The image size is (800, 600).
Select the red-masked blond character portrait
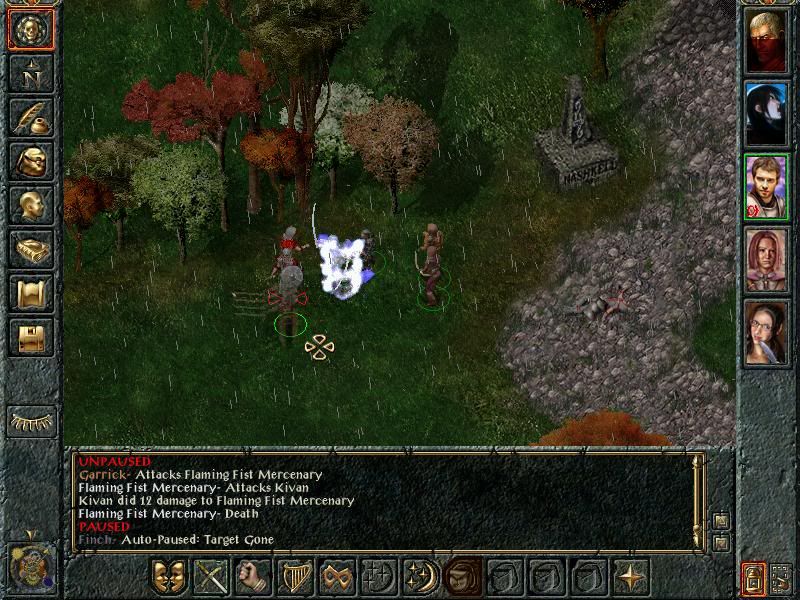767,42
